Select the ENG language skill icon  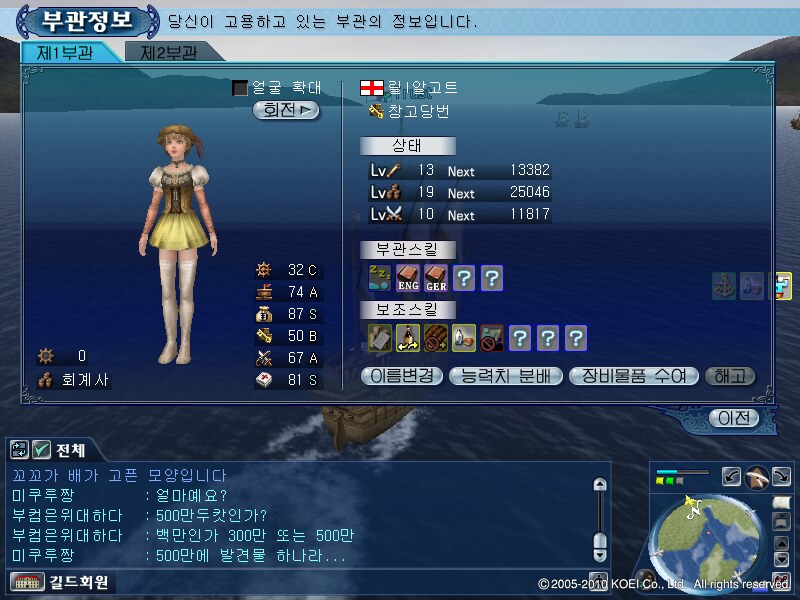pos(407,278)
